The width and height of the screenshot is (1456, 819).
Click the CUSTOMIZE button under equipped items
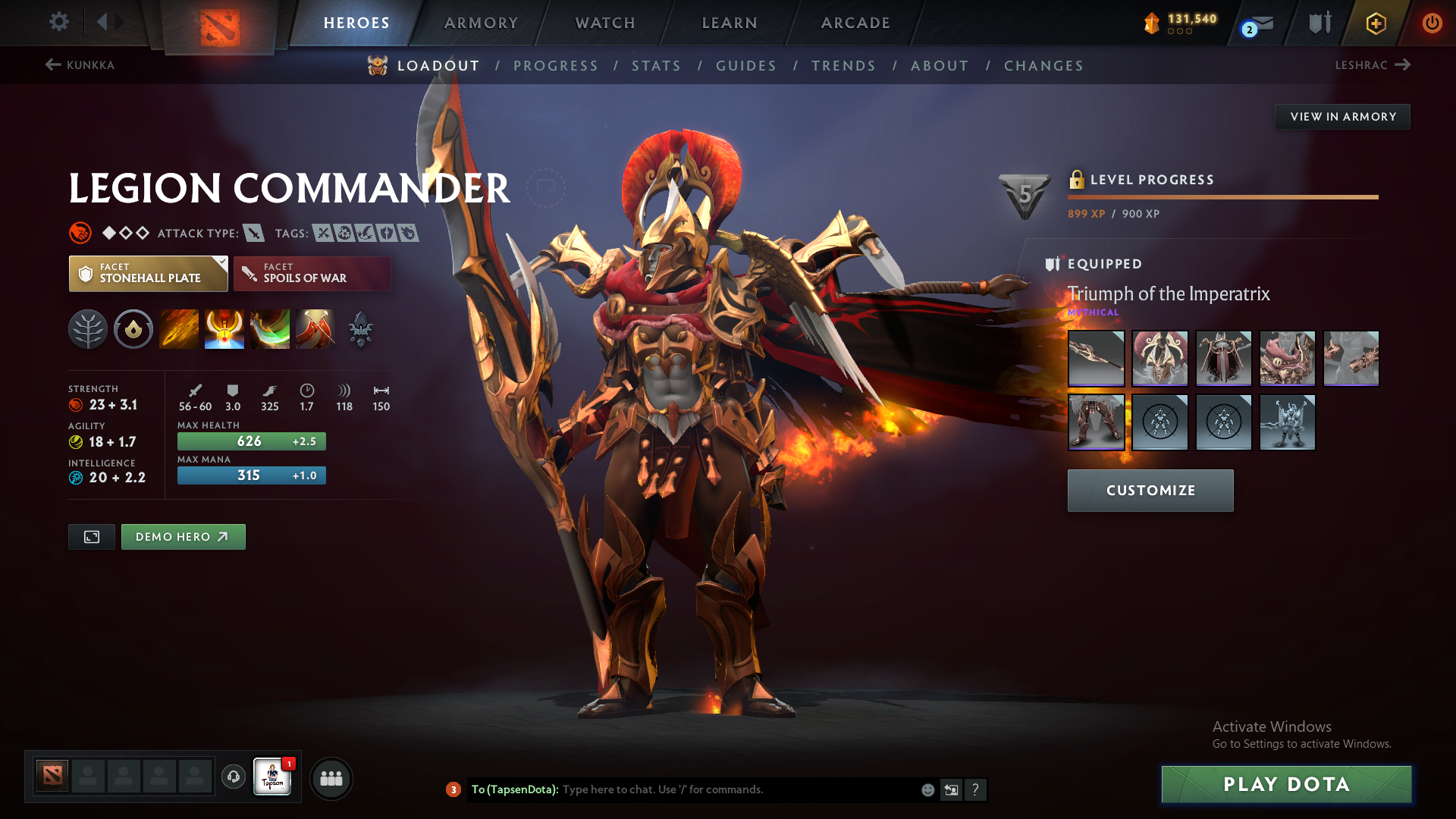pyautogui.click(x=1150, y=490)
